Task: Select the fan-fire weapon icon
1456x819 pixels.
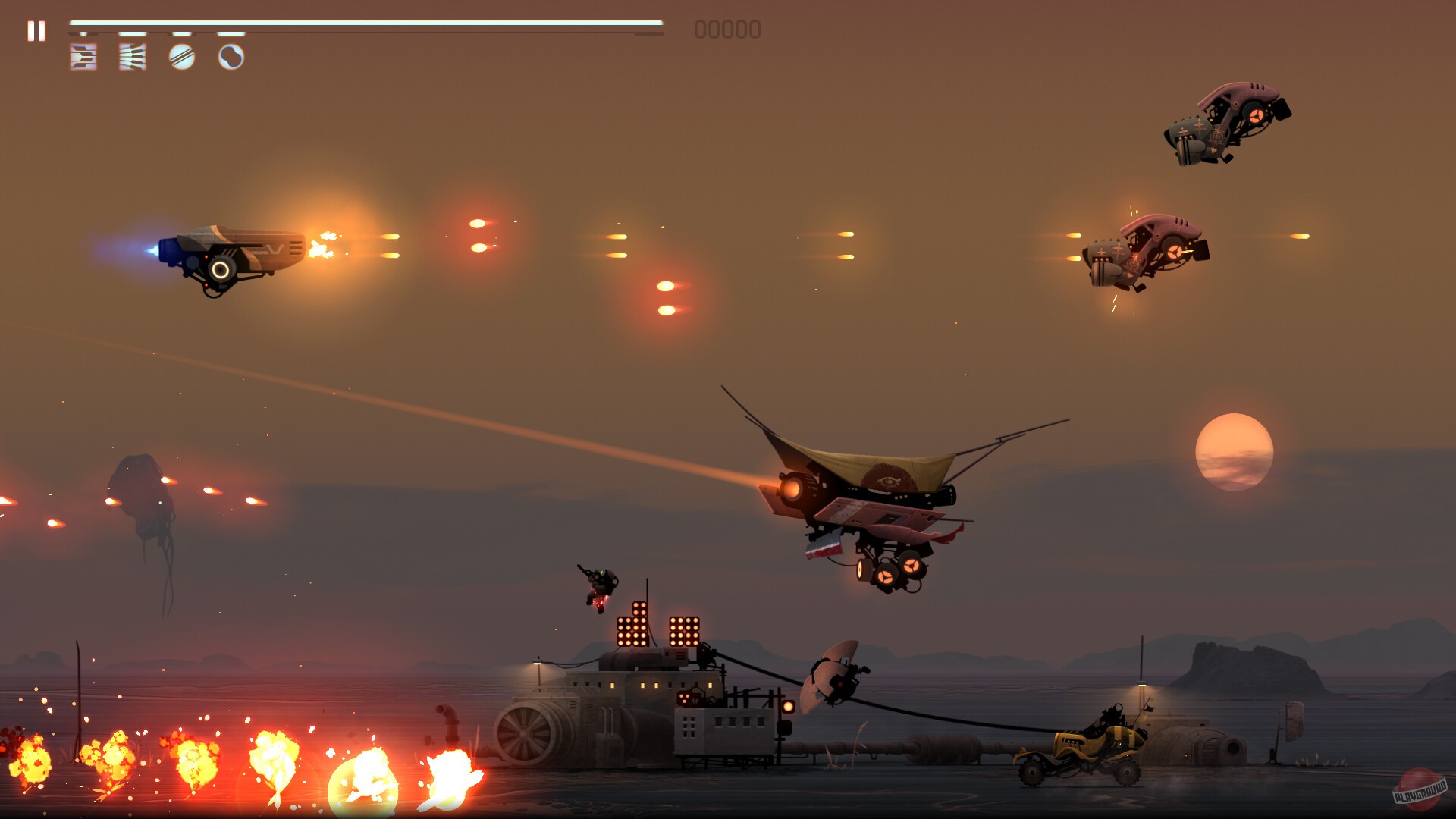Action: click(132, 58)
